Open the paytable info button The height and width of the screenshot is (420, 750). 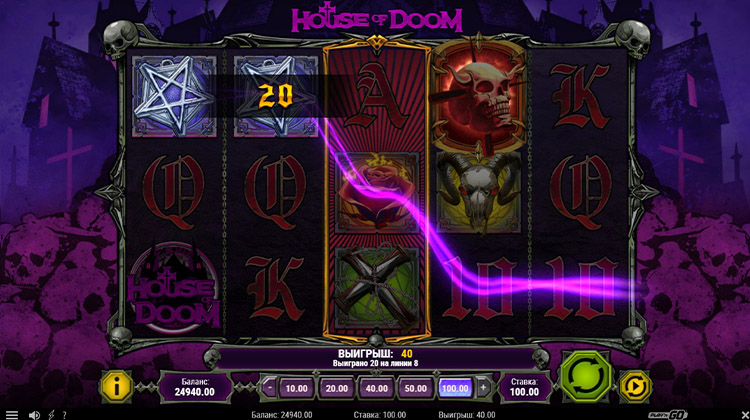(x=117, y=386)
